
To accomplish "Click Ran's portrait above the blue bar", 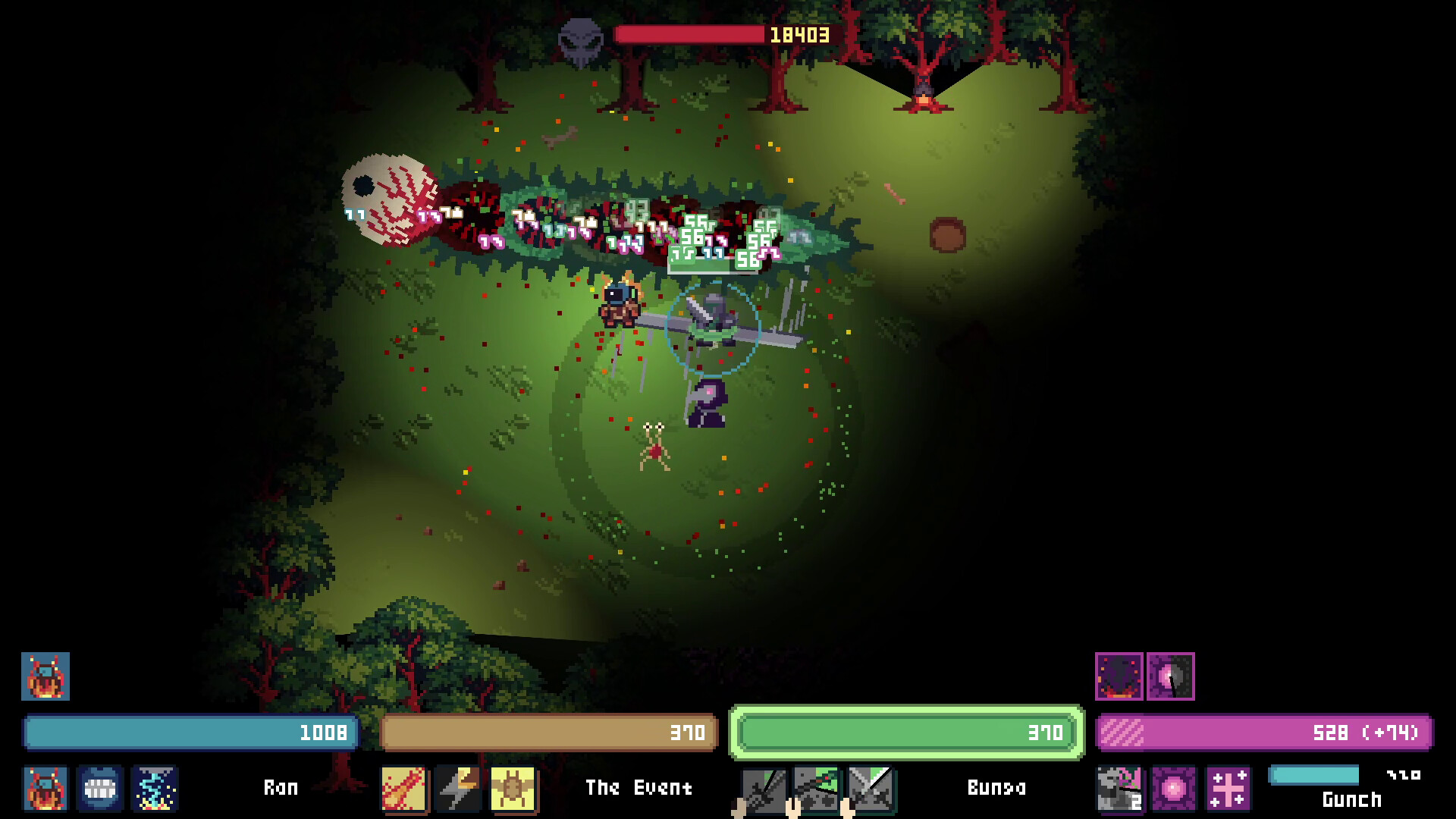I will (44, 677).
